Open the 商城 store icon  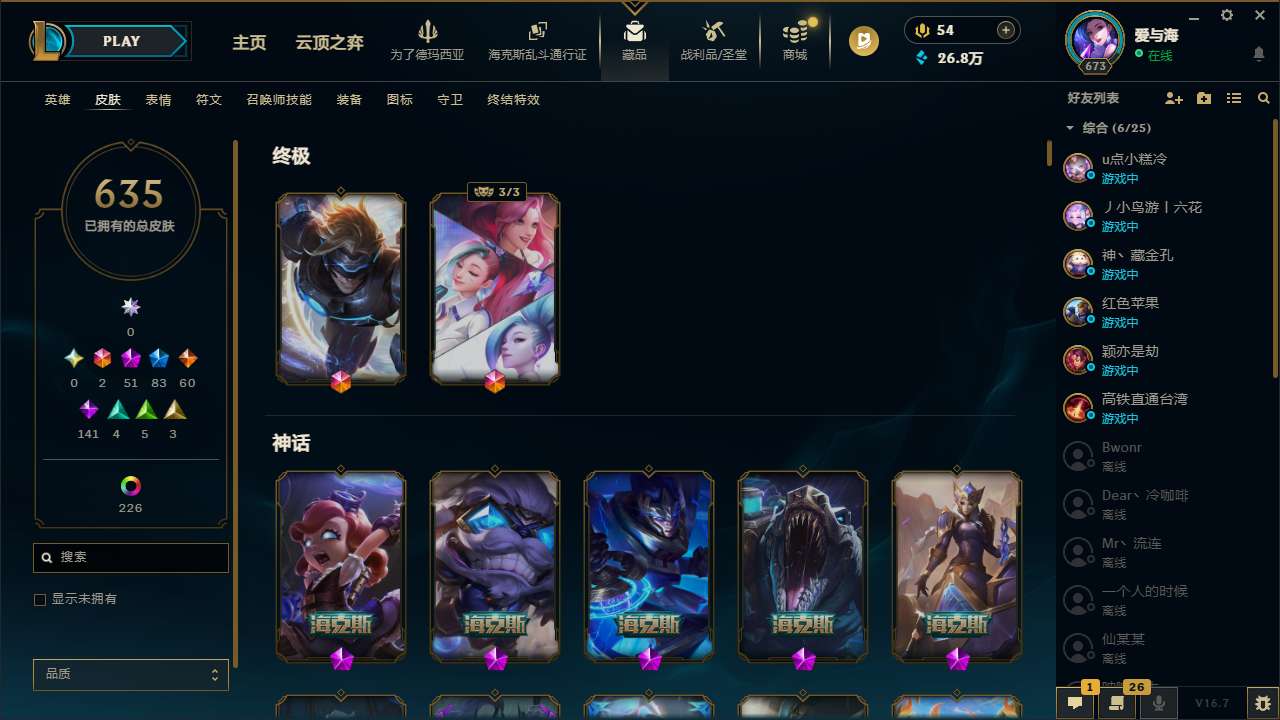[x=794, y=33]
